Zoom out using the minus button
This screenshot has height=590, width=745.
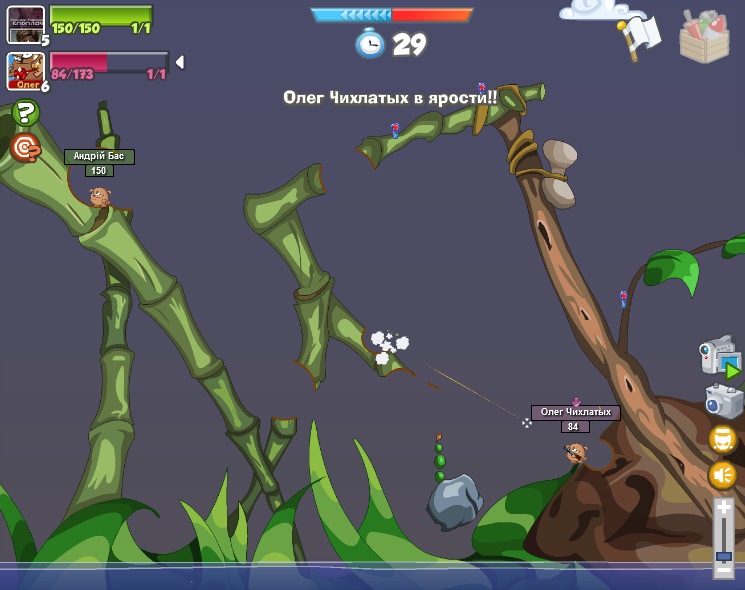[x=724, y=569]
